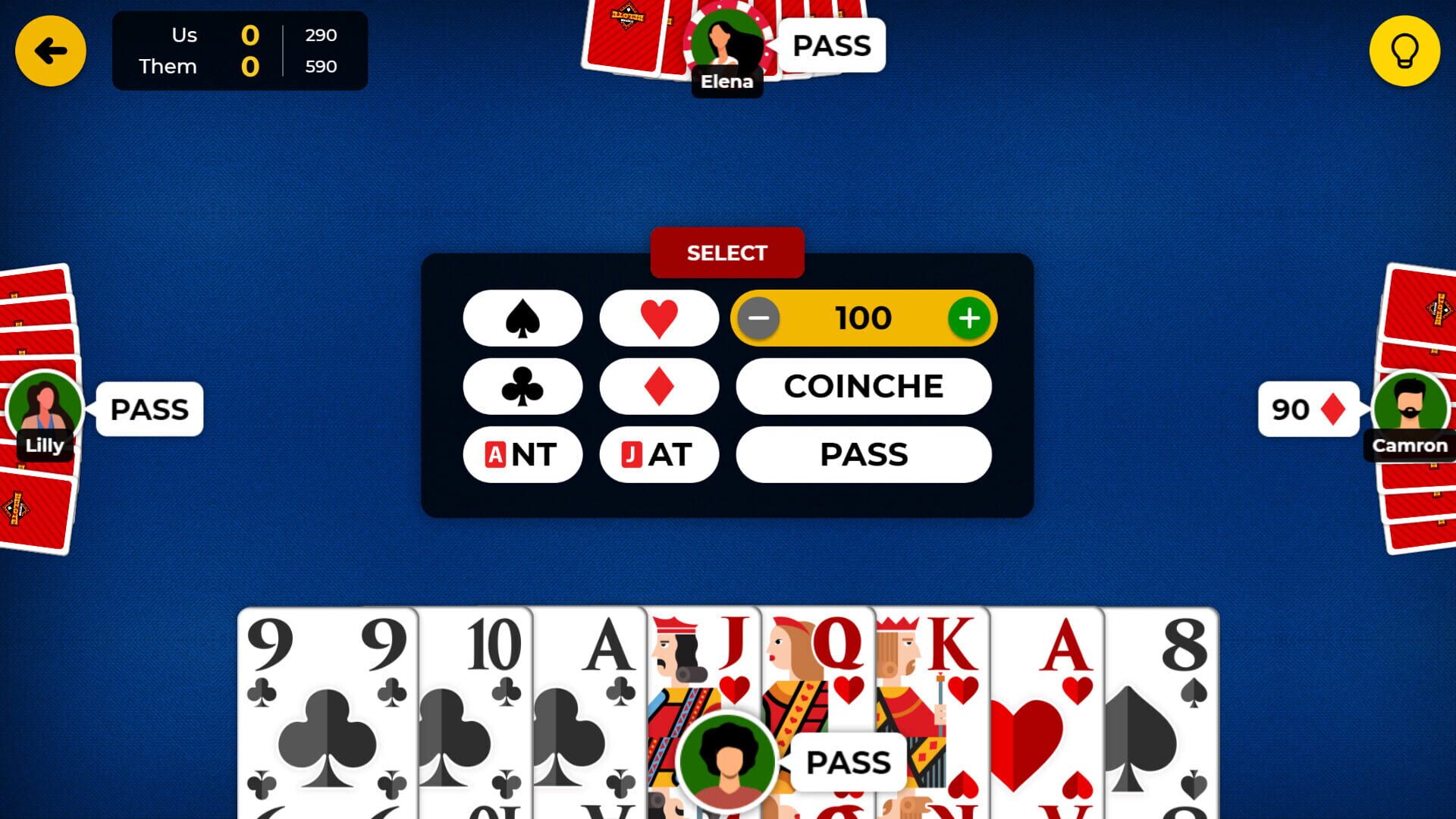
Task: Choose the JAT all-trump bid option
Action: (x=659, y=454)
